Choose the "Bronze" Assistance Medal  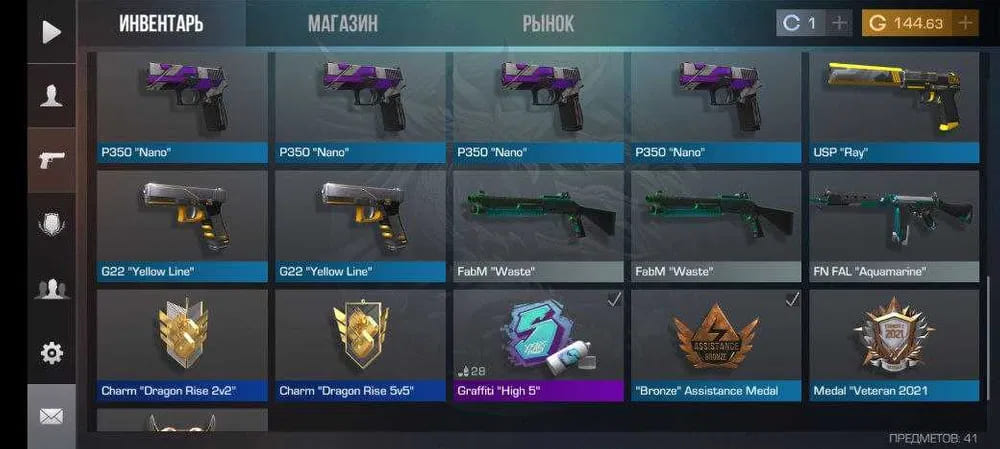[716, 345]
